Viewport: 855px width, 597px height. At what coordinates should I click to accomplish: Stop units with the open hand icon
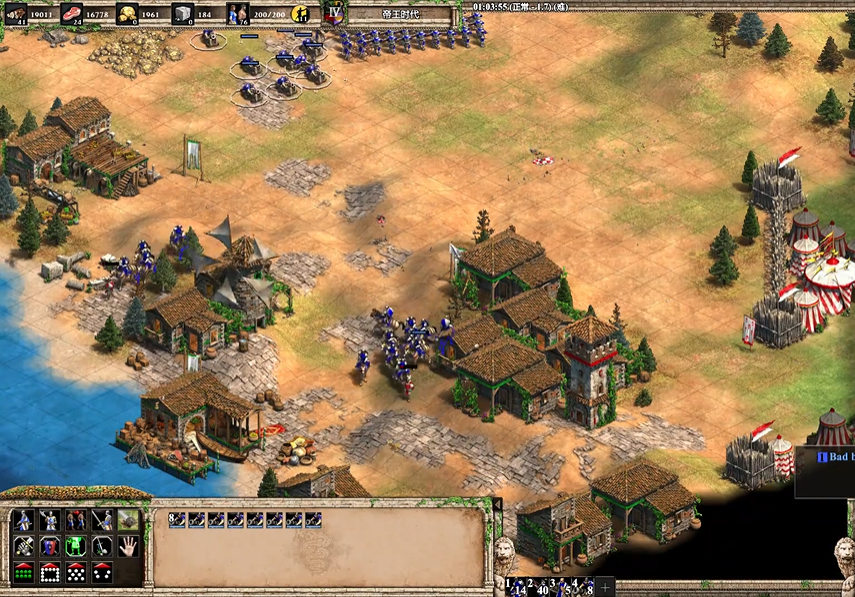pos(127,546)
